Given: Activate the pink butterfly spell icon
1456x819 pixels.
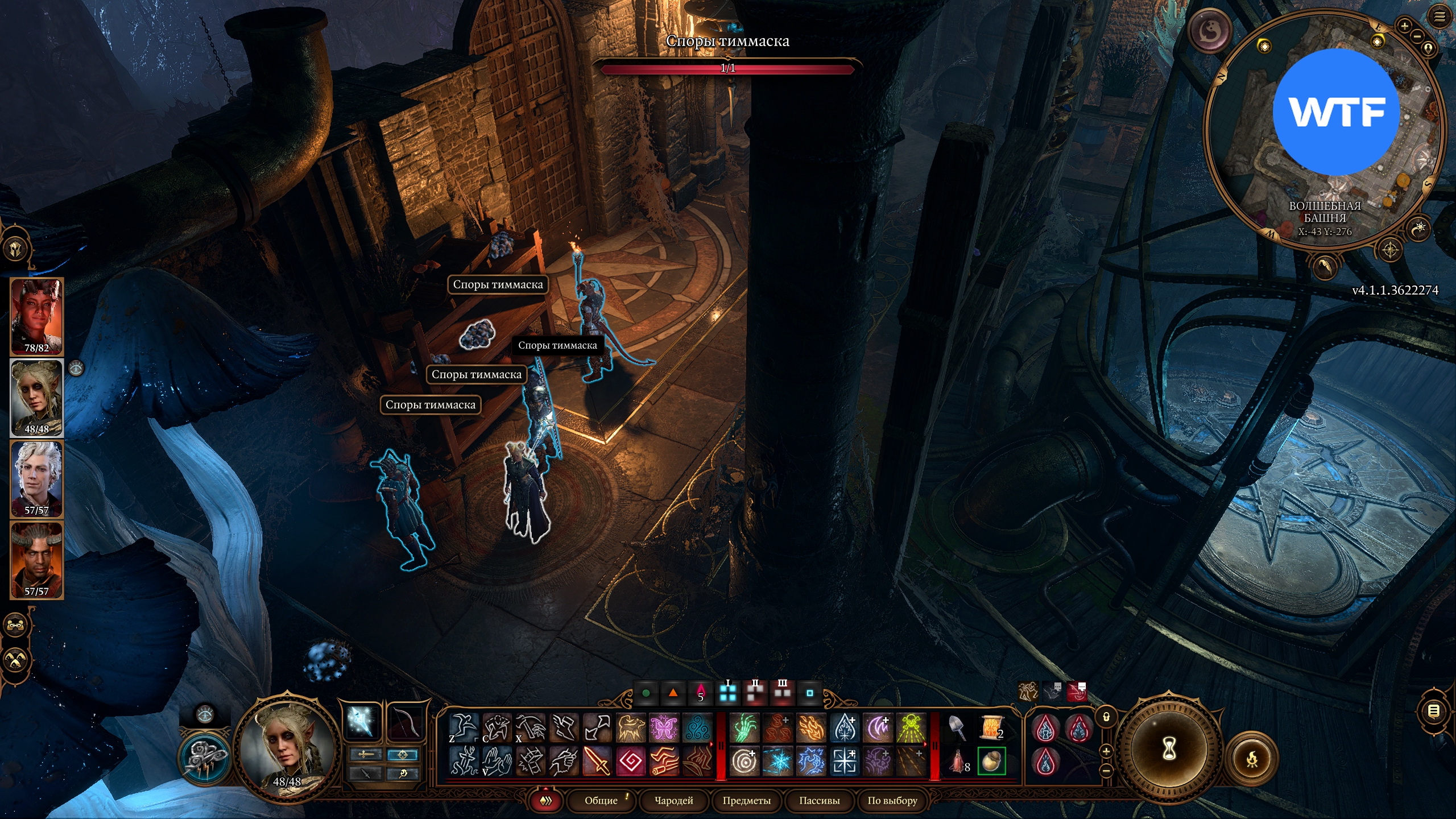Looking at the screenshot, I should point(664,727).
